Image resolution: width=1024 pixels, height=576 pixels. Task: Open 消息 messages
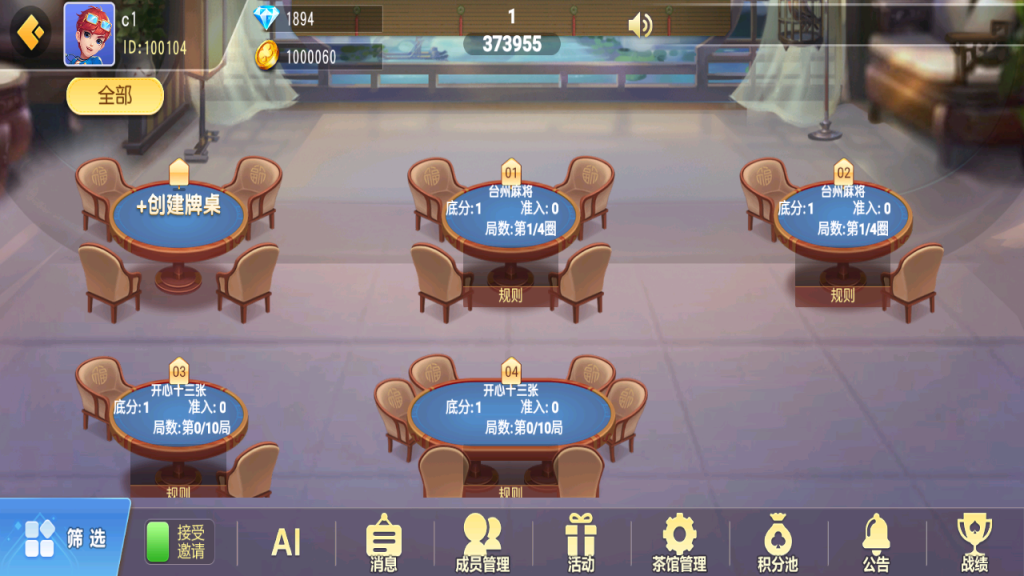(384, 543)
